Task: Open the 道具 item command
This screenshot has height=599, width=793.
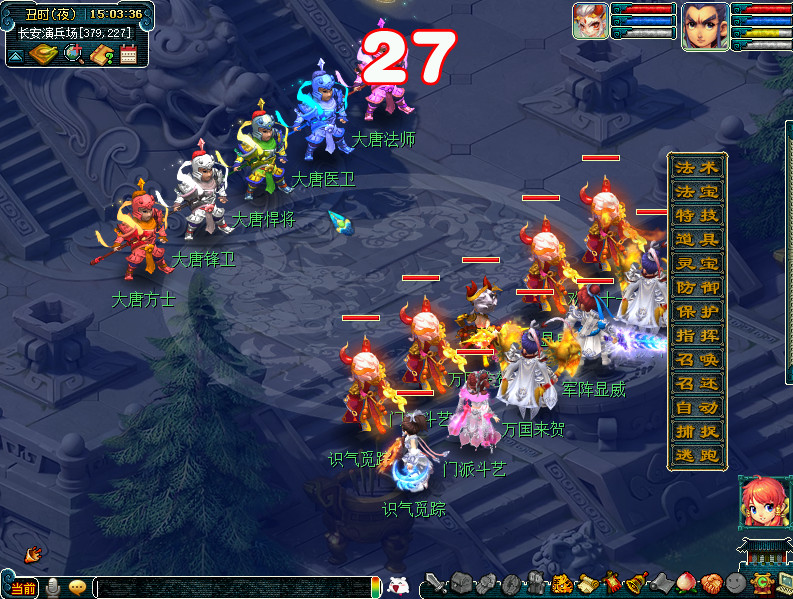Action: pyautogui.click(x=697, y=239)
